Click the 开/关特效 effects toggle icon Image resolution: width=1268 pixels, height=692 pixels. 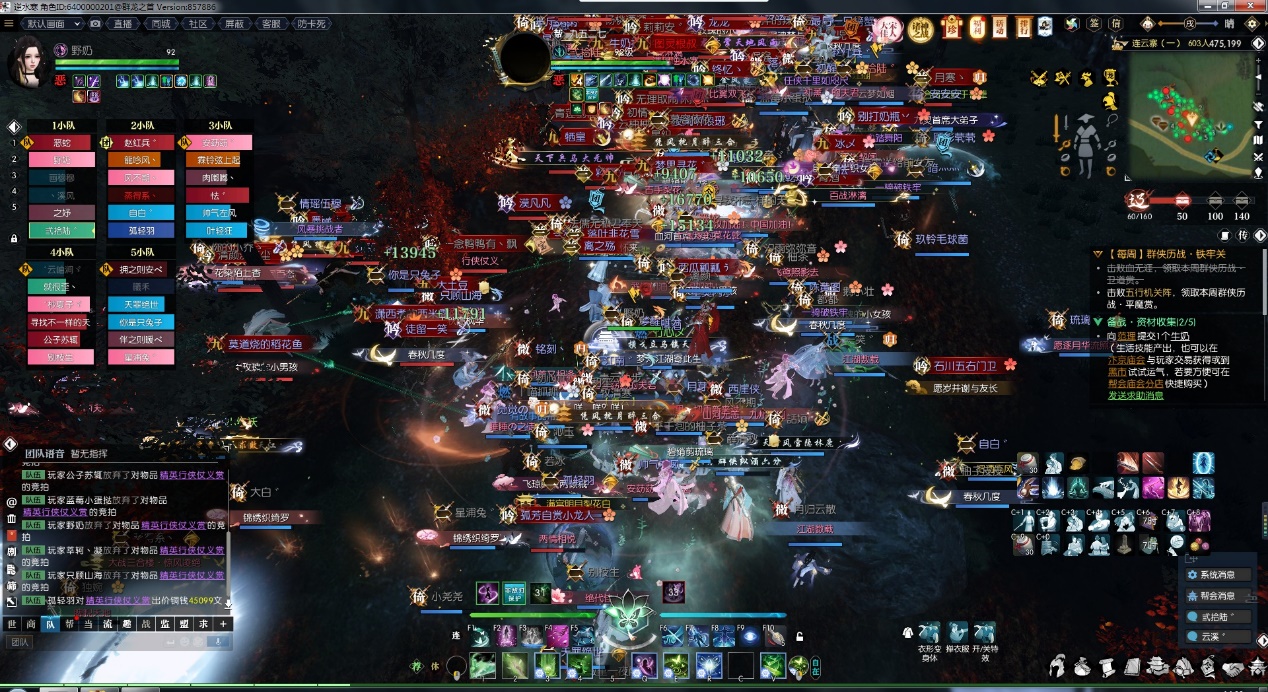984,634
